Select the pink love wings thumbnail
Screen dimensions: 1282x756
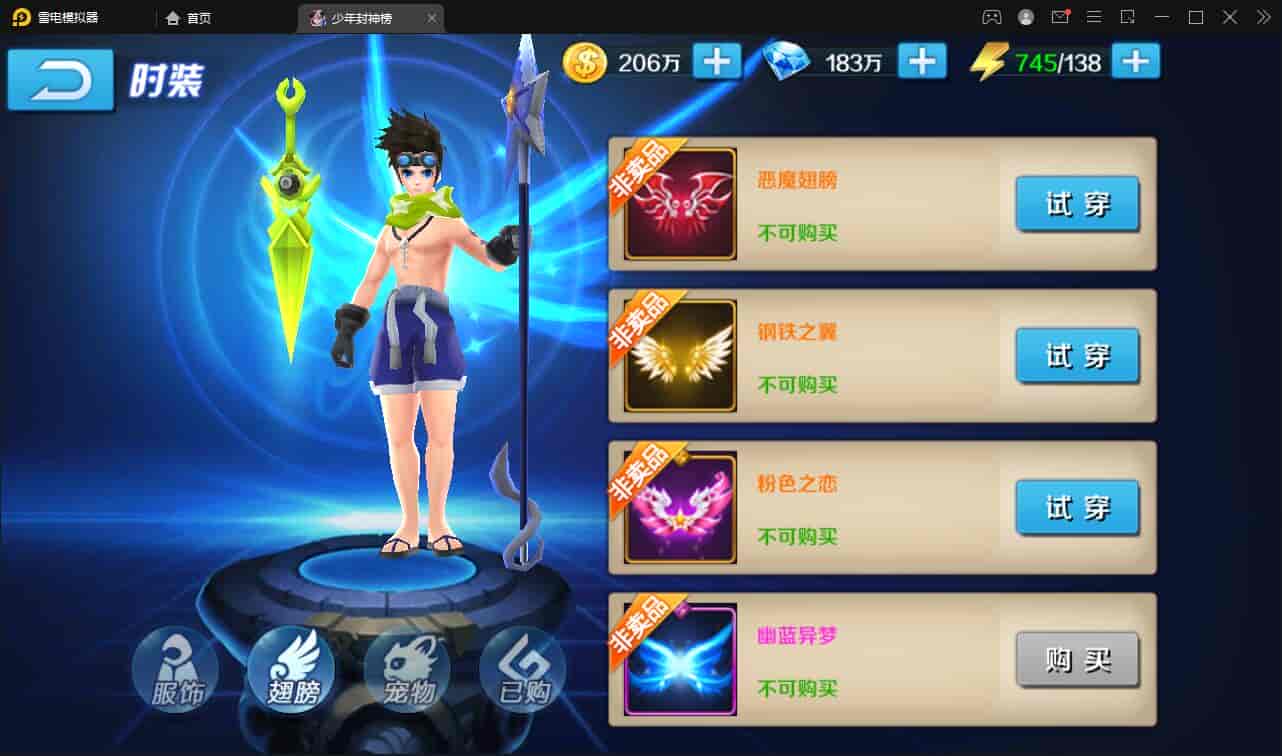point(680,508)
